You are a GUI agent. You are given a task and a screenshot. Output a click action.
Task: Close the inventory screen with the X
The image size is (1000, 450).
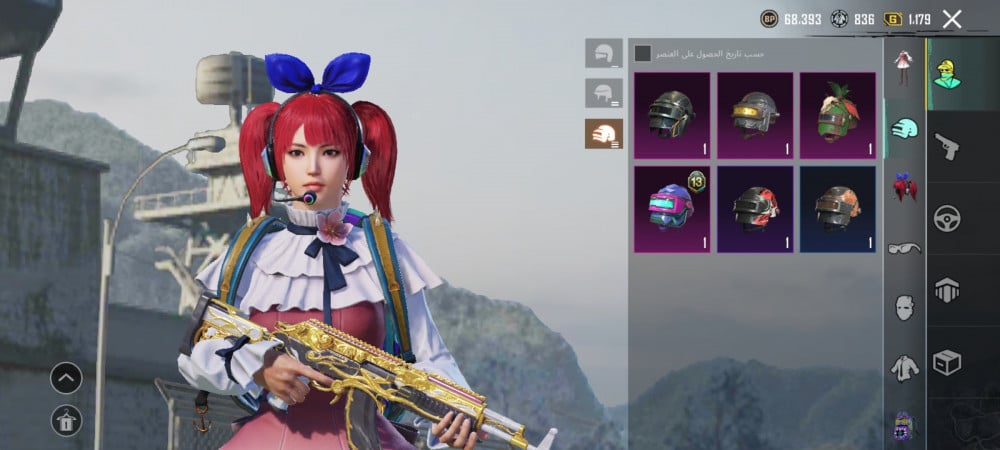point(952,19)
